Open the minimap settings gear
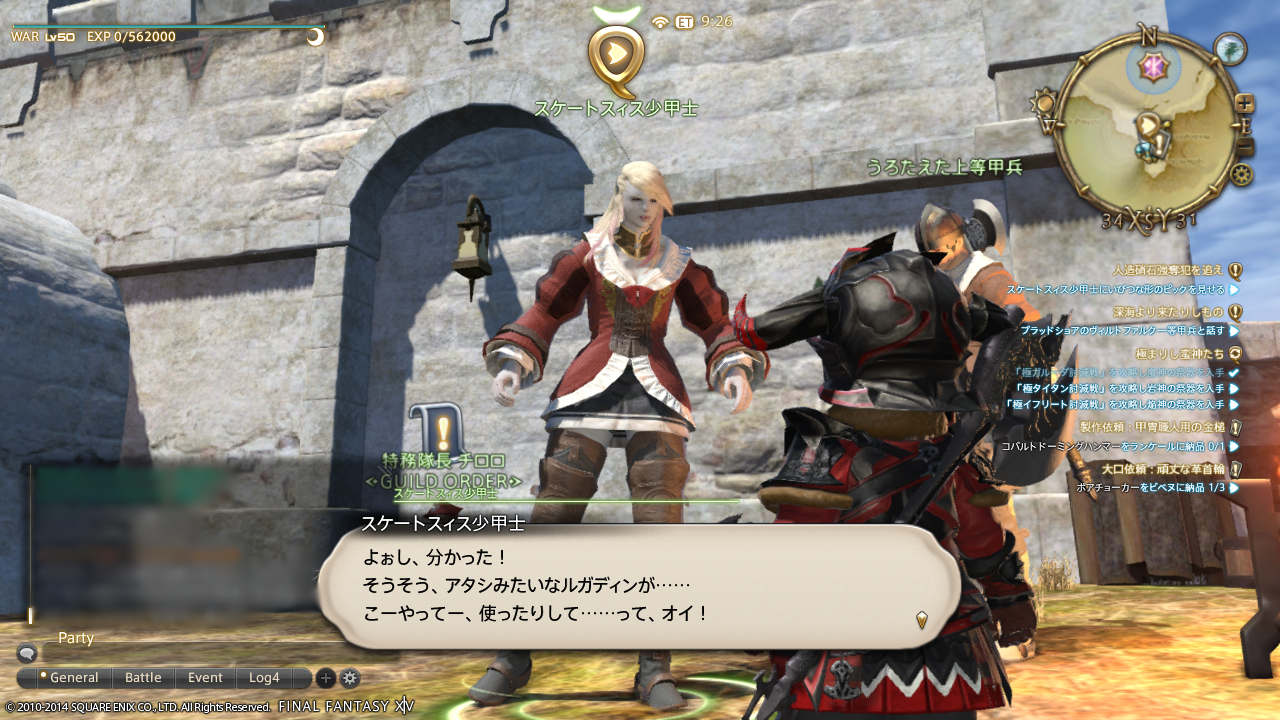The image size is (1280, 720). 1242,174
